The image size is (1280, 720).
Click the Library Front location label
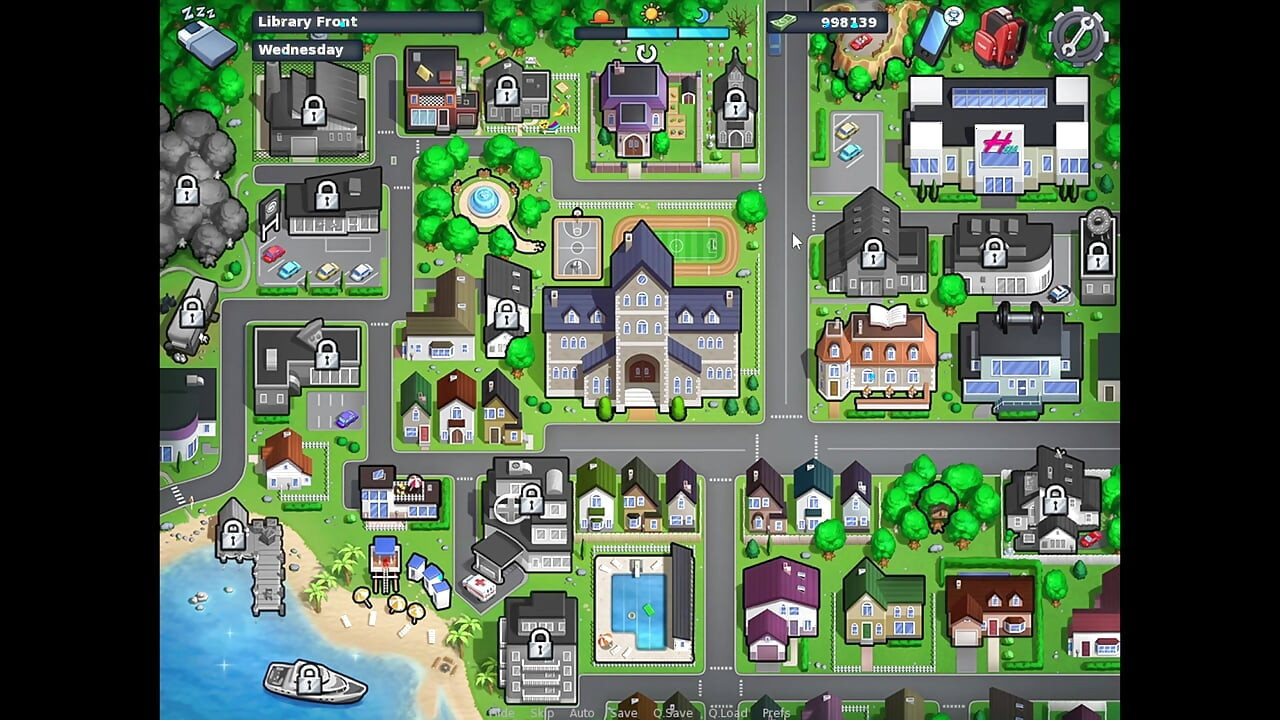pyautogui.click(x=307, y=21)
